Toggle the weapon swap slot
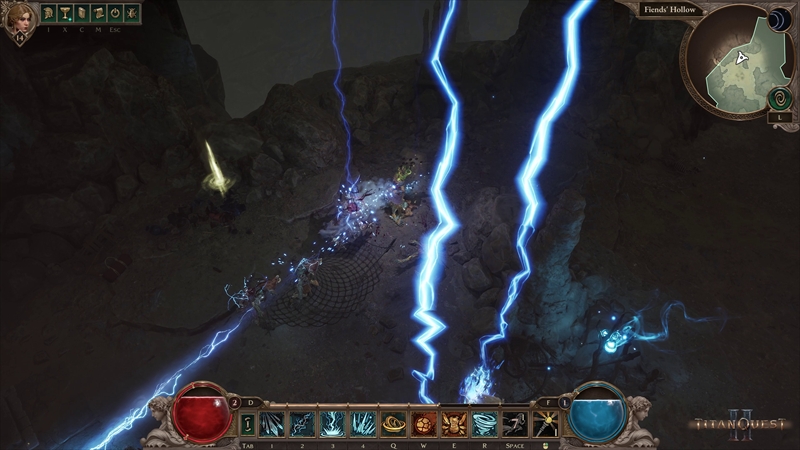Screen dimensions: 800x450 (x=246, y=424)
